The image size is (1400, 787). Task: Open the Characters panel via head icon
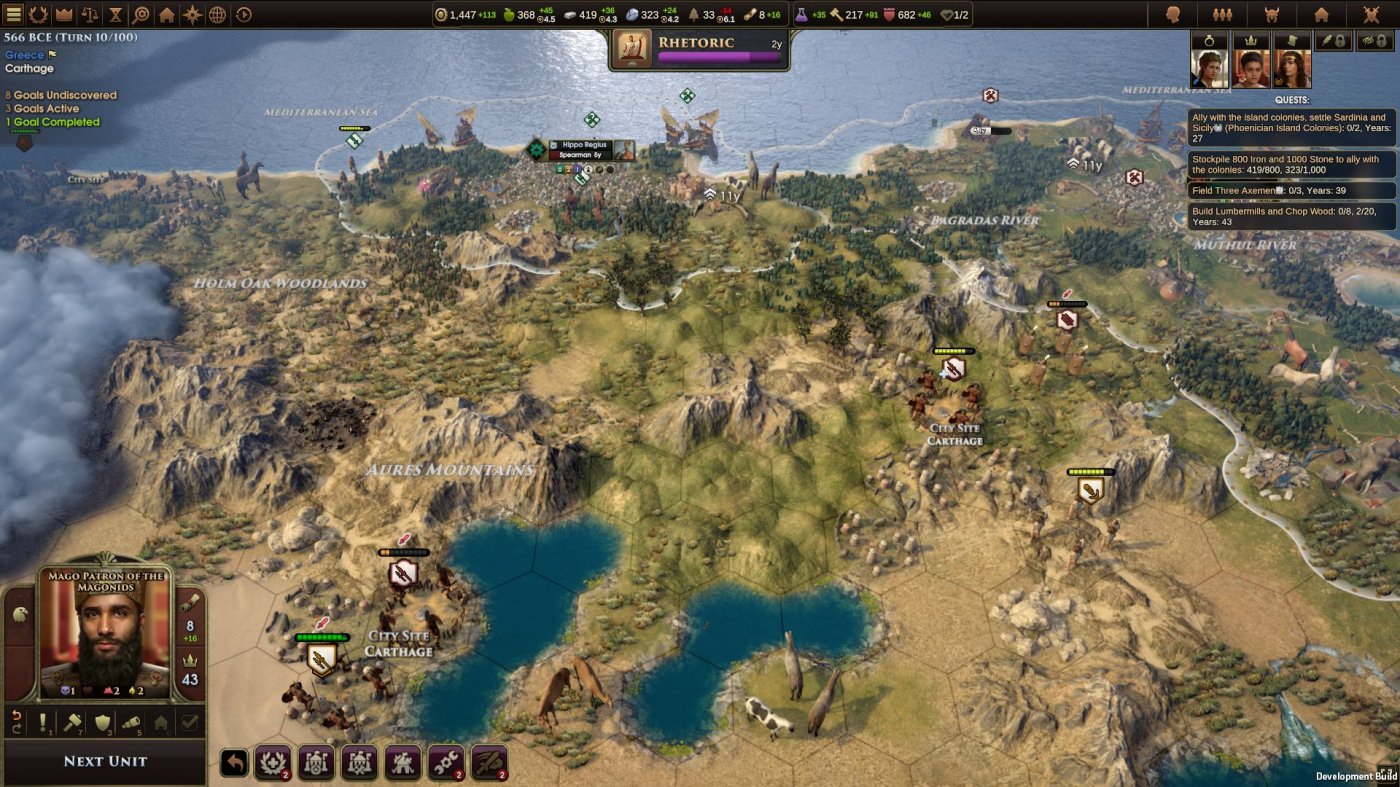(1174, 14)
